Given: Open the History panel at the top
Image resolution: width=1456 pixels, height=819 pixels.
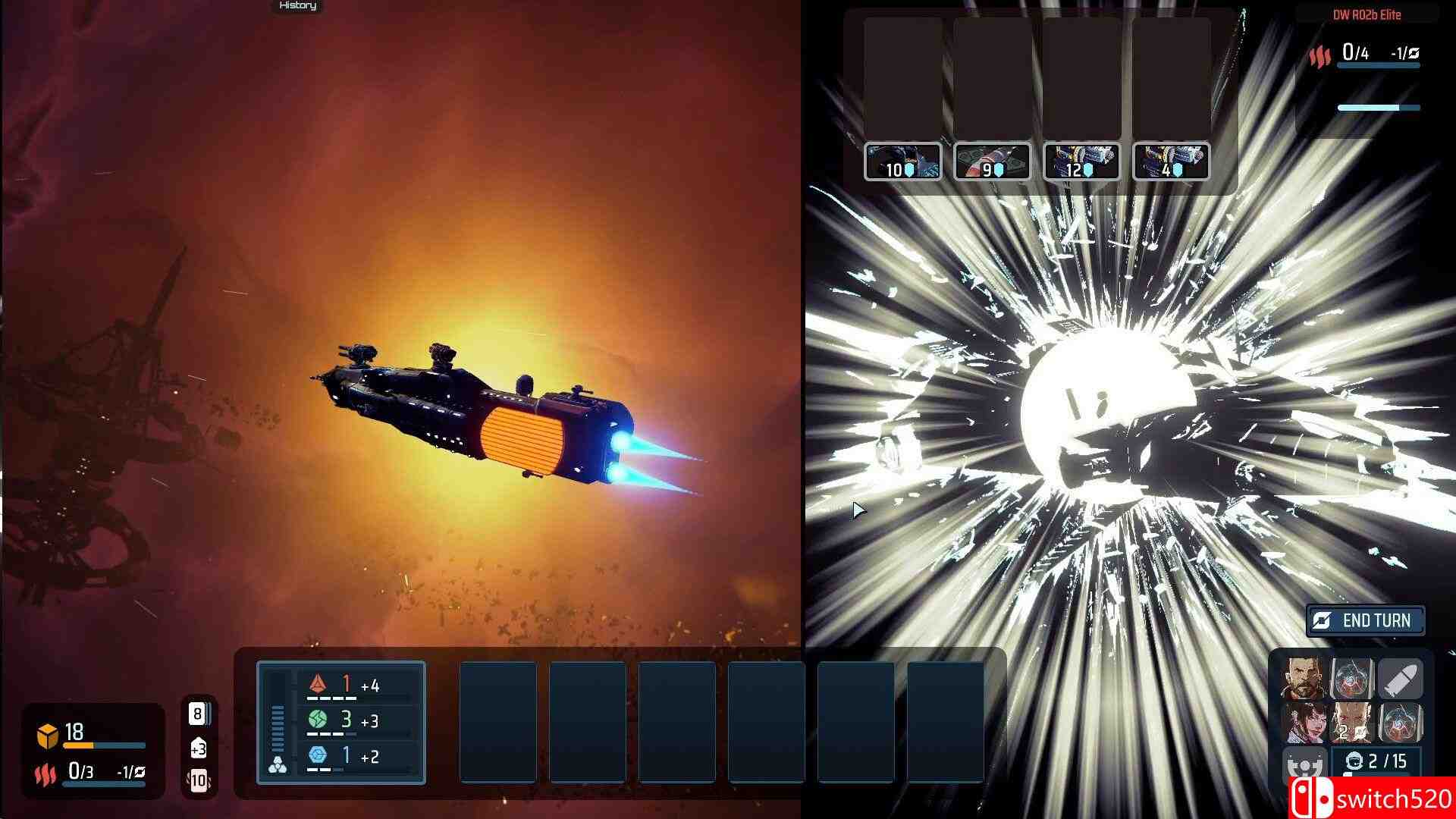Looking at the screenshot, I should click(298, 6).
